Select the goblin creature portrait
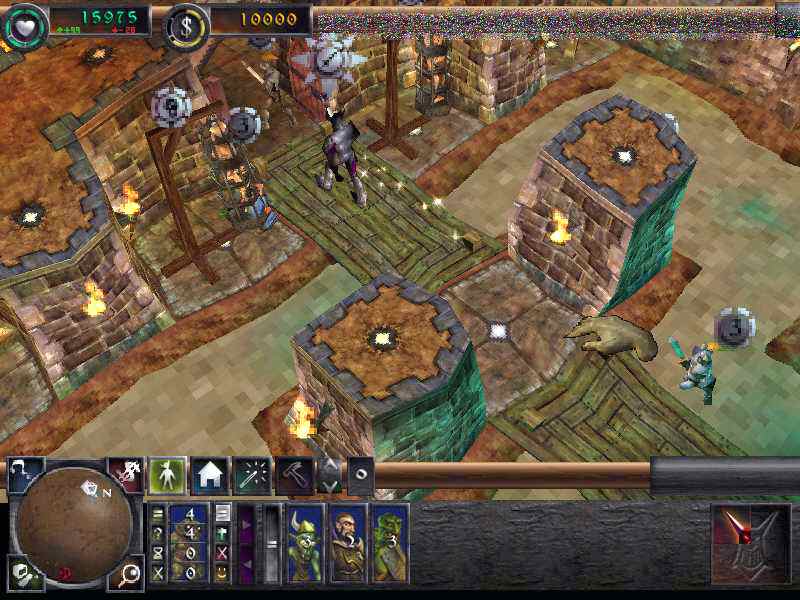 tap(305, 544)
